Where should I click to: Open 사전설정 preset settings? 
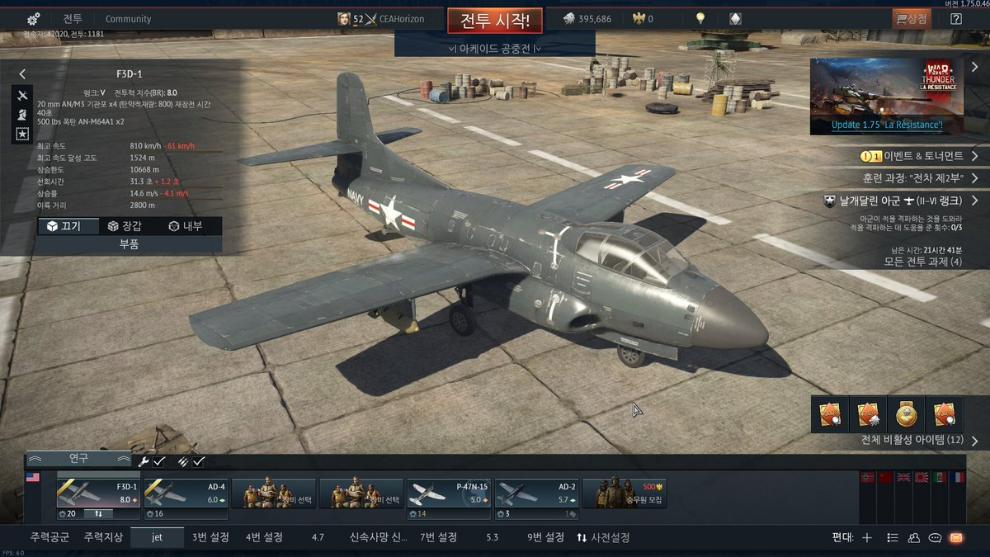(x=603, y=538)
